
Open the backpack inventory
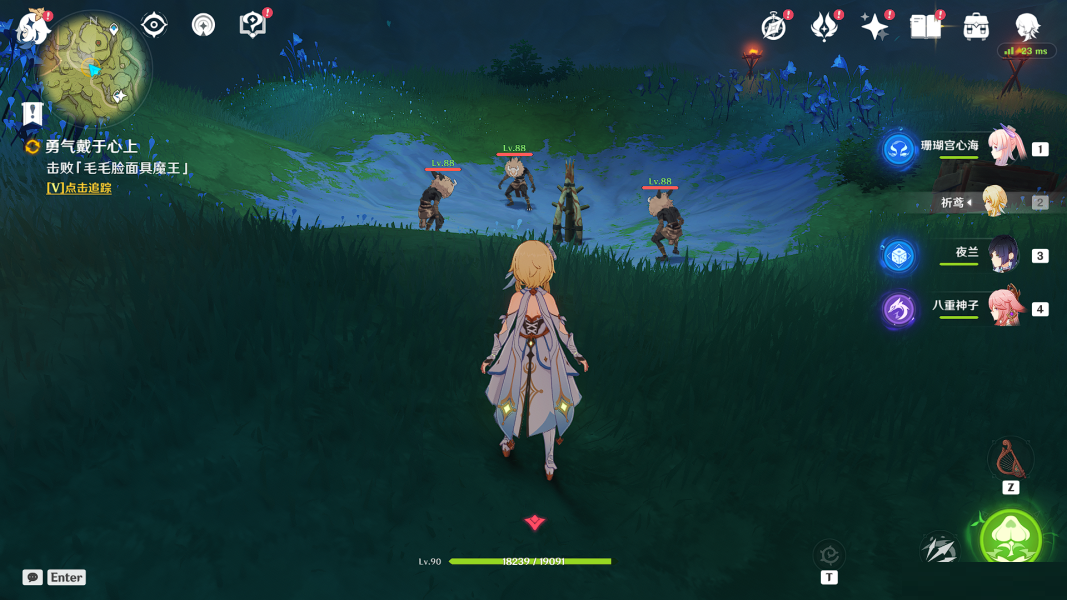[976, 27]
